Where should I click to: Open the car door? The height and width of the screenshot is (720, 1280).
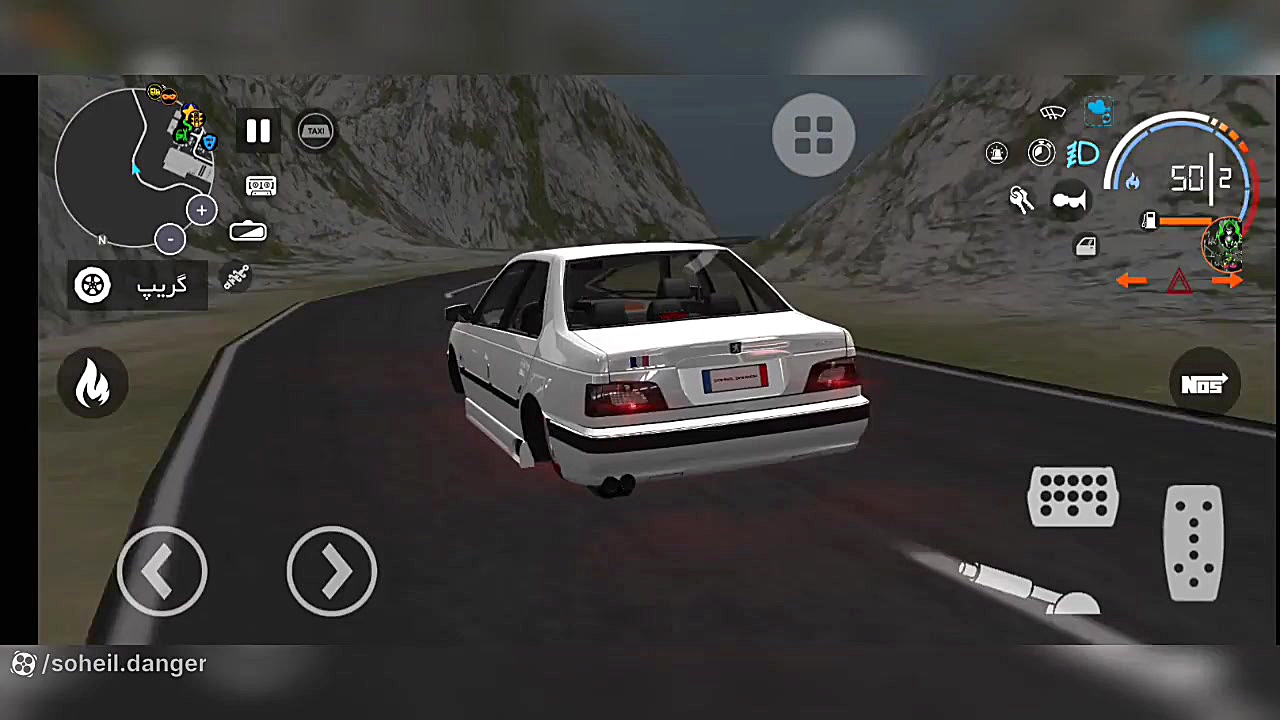point(1086,246)
